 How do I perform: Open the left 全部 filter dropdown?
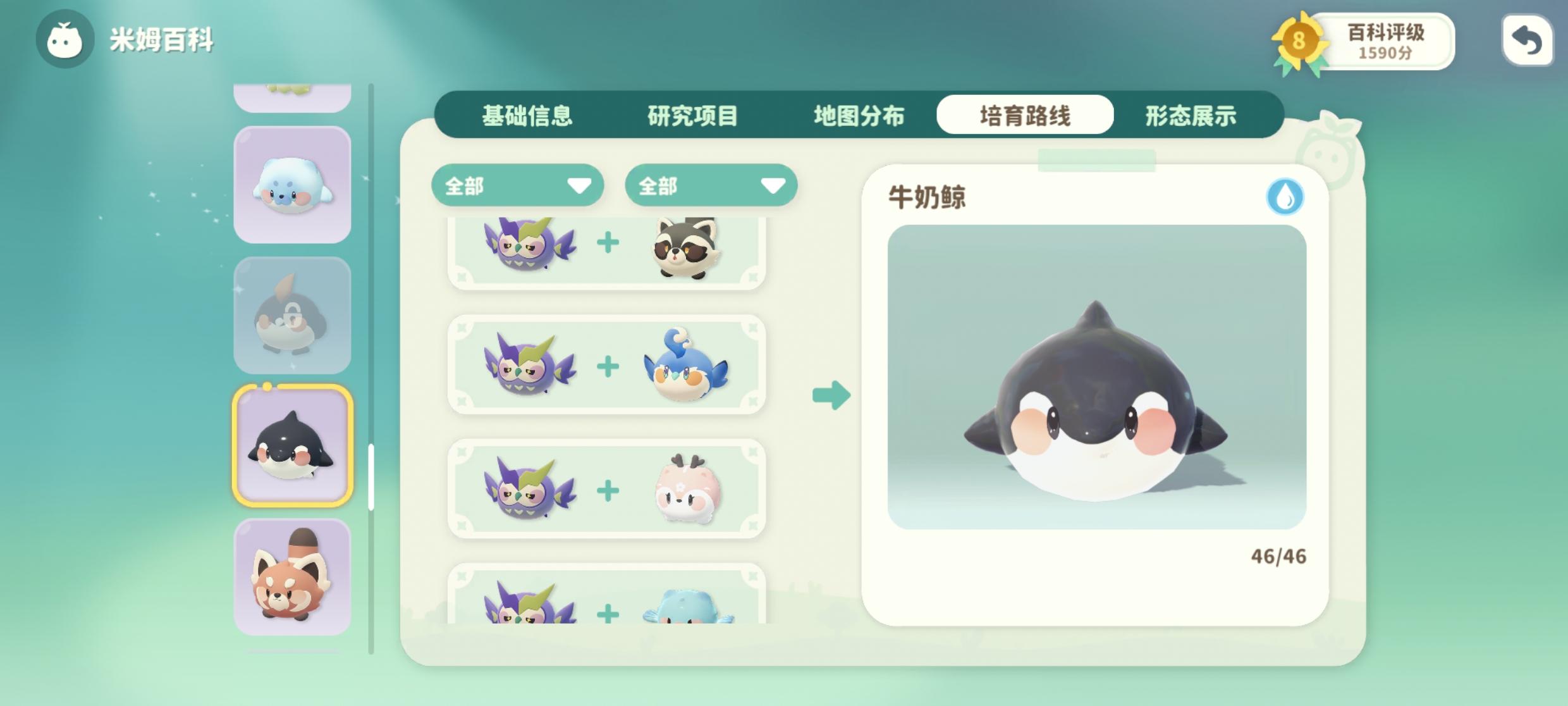[x=517, y=185]
